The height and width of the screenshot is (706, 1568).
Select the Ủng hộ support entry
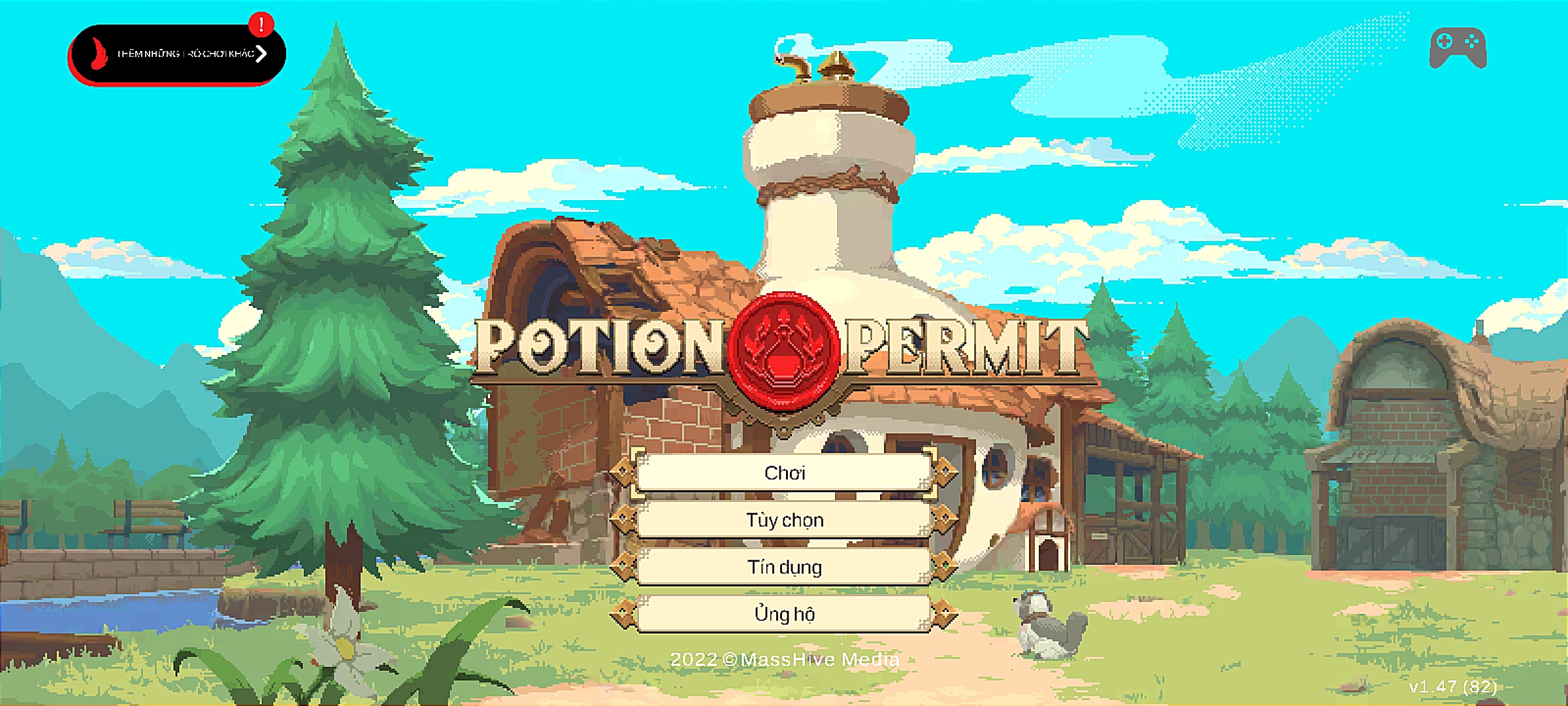click(784, 614)
